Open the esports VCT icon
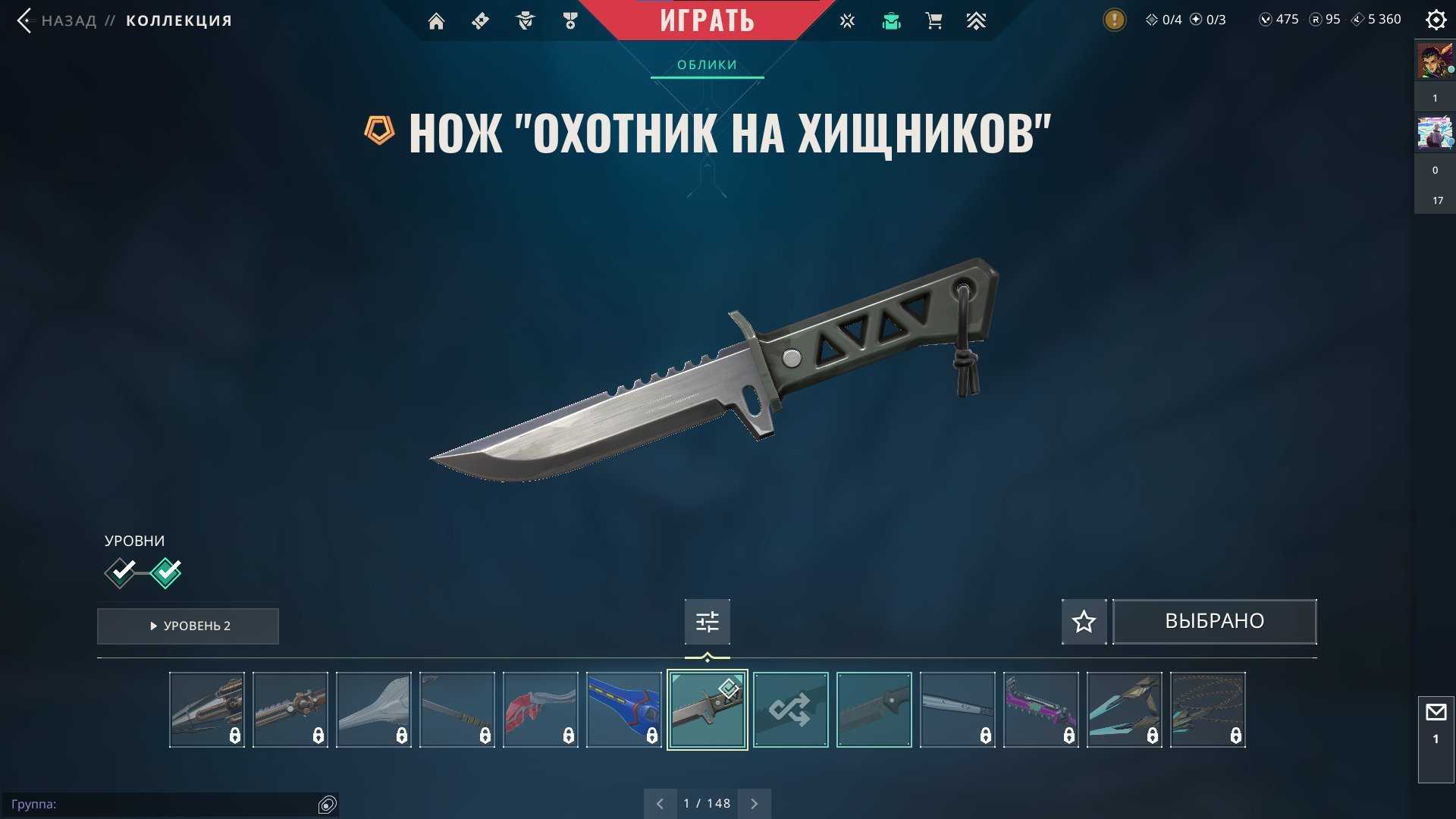Viewport: 1456px width, 819px height. (x=846, y=20)
